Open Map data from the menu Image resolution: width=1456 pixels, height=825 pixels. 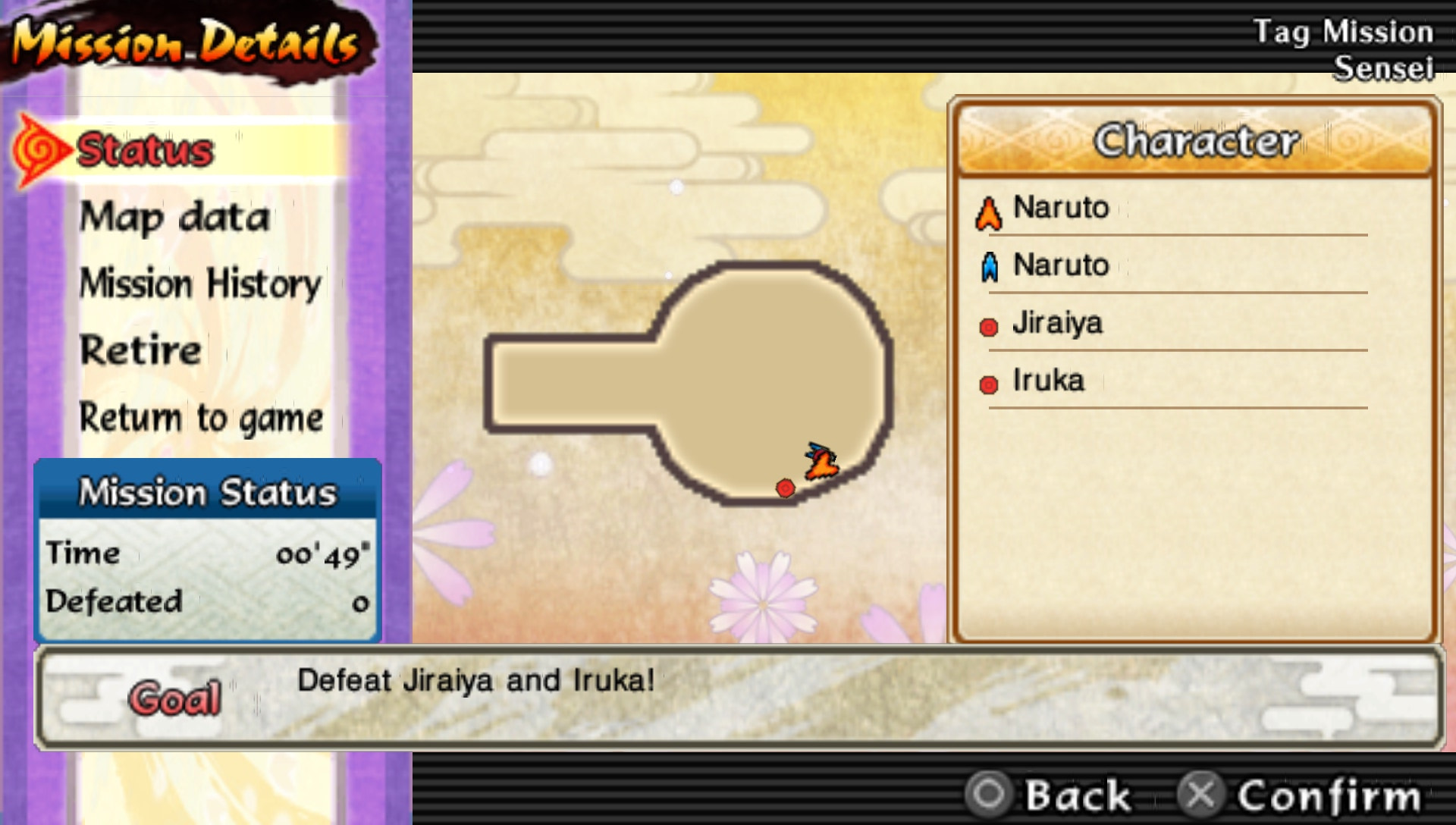tap(174, 218)
